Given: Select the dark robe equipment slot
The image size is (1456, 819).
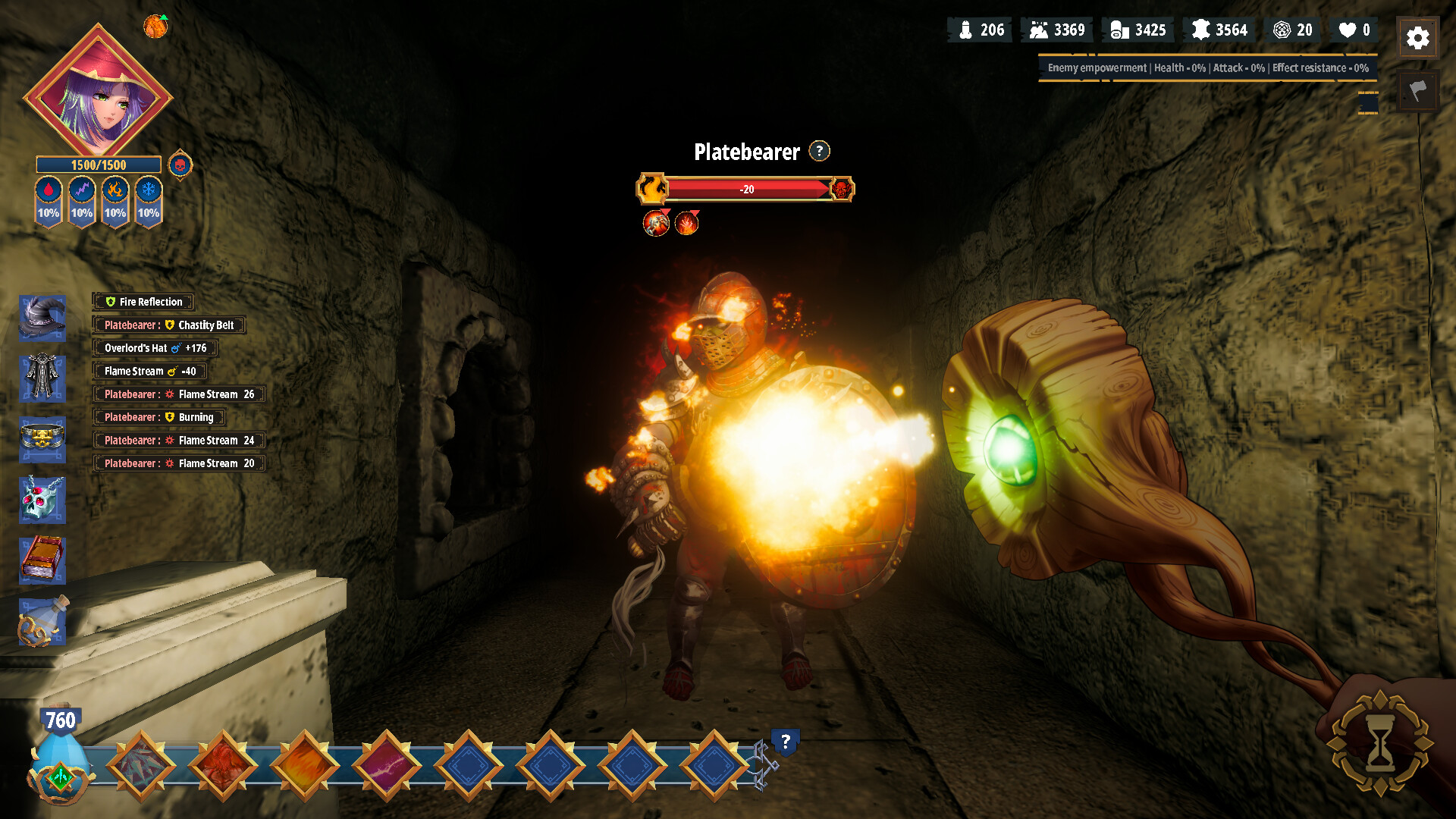Looking at the screenshot, I should (42, 378).
